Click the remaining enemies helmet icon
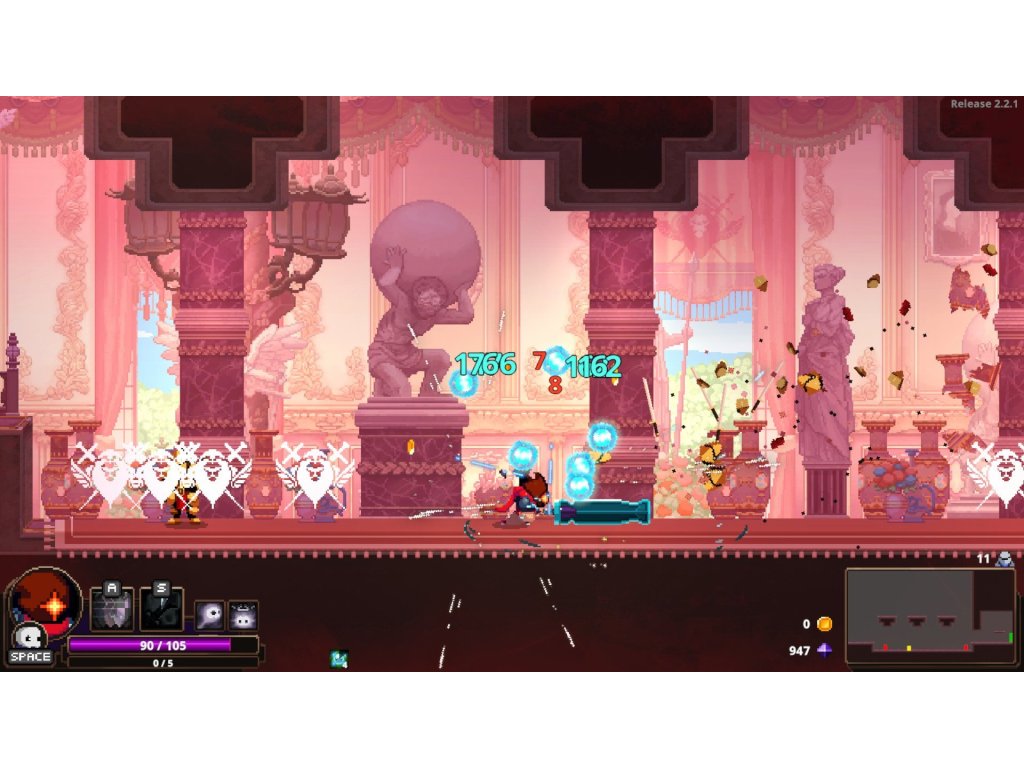The image size is (1024, 768). [1004, 559]
